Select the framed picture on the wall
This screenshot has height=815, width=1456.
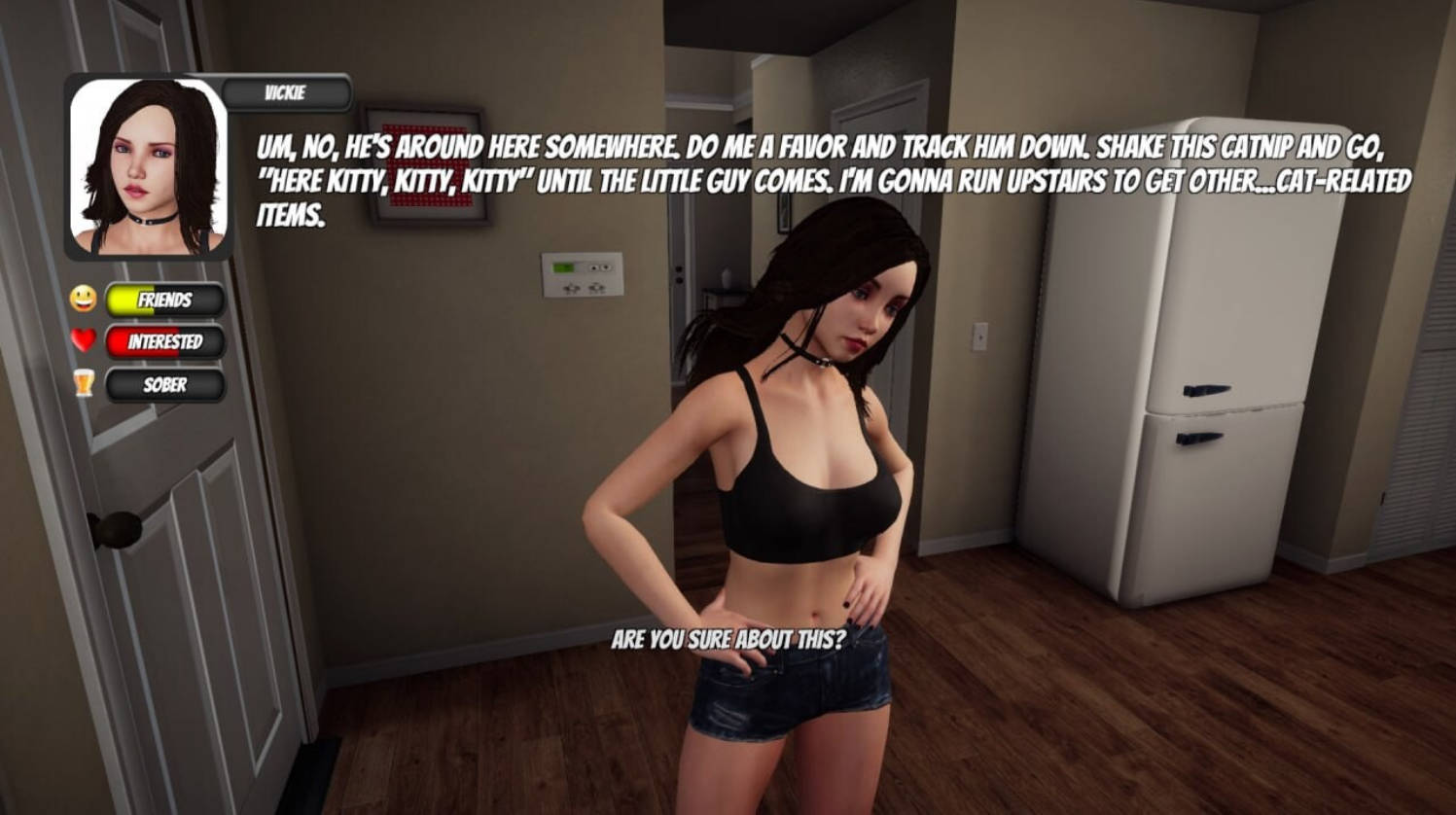click(x=430, y=167)
